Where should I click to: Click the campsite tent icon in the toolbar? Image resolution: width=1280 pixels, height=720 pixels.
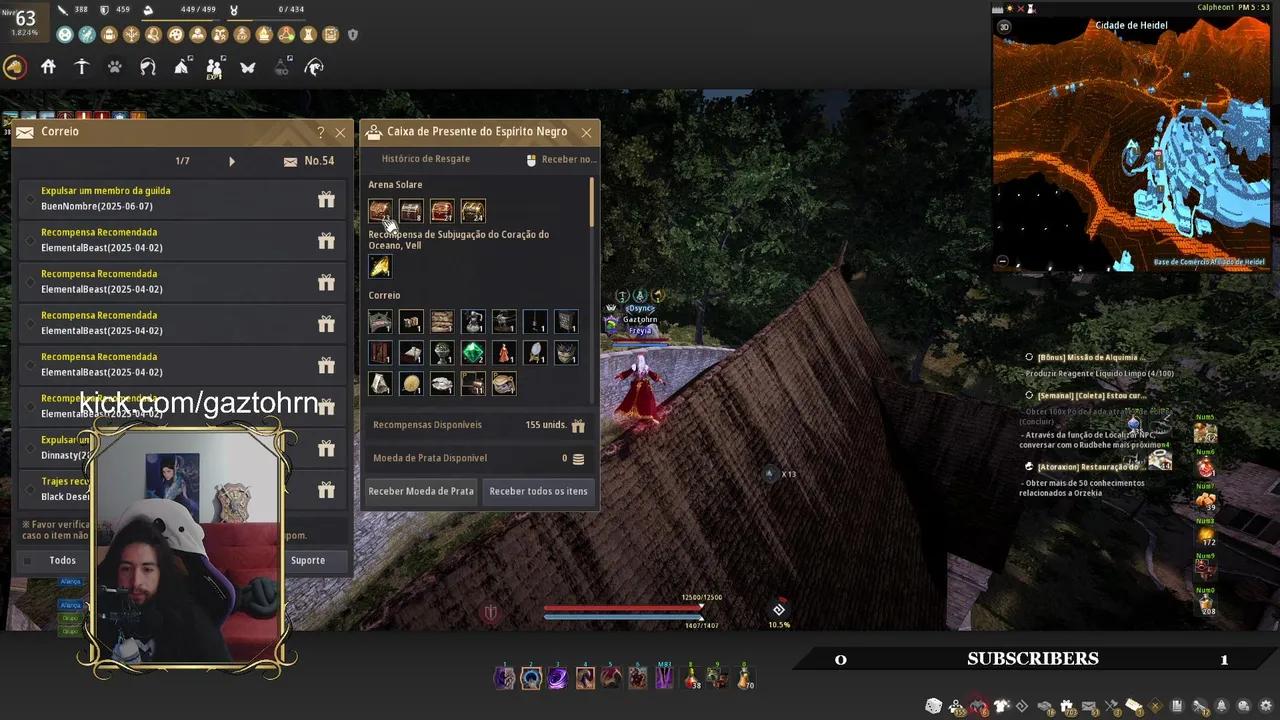click(181, 66)
